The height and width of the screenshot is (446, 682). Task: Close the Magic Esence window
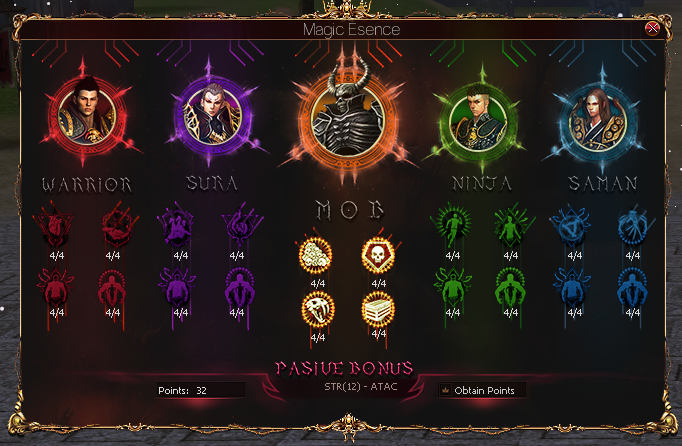(x=653, y=29)
